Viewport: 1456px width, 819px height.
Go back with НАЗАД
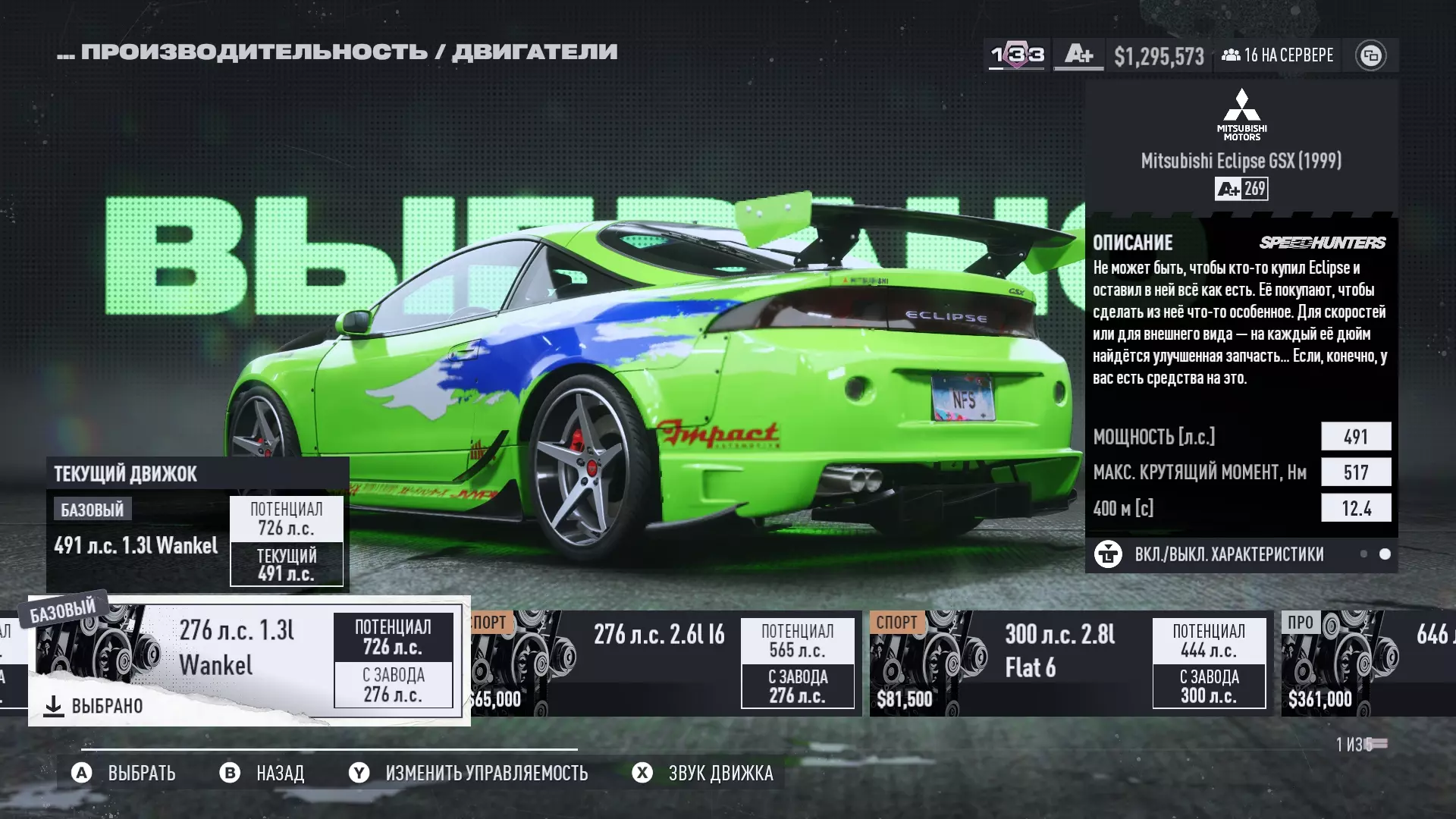point(262,773)
